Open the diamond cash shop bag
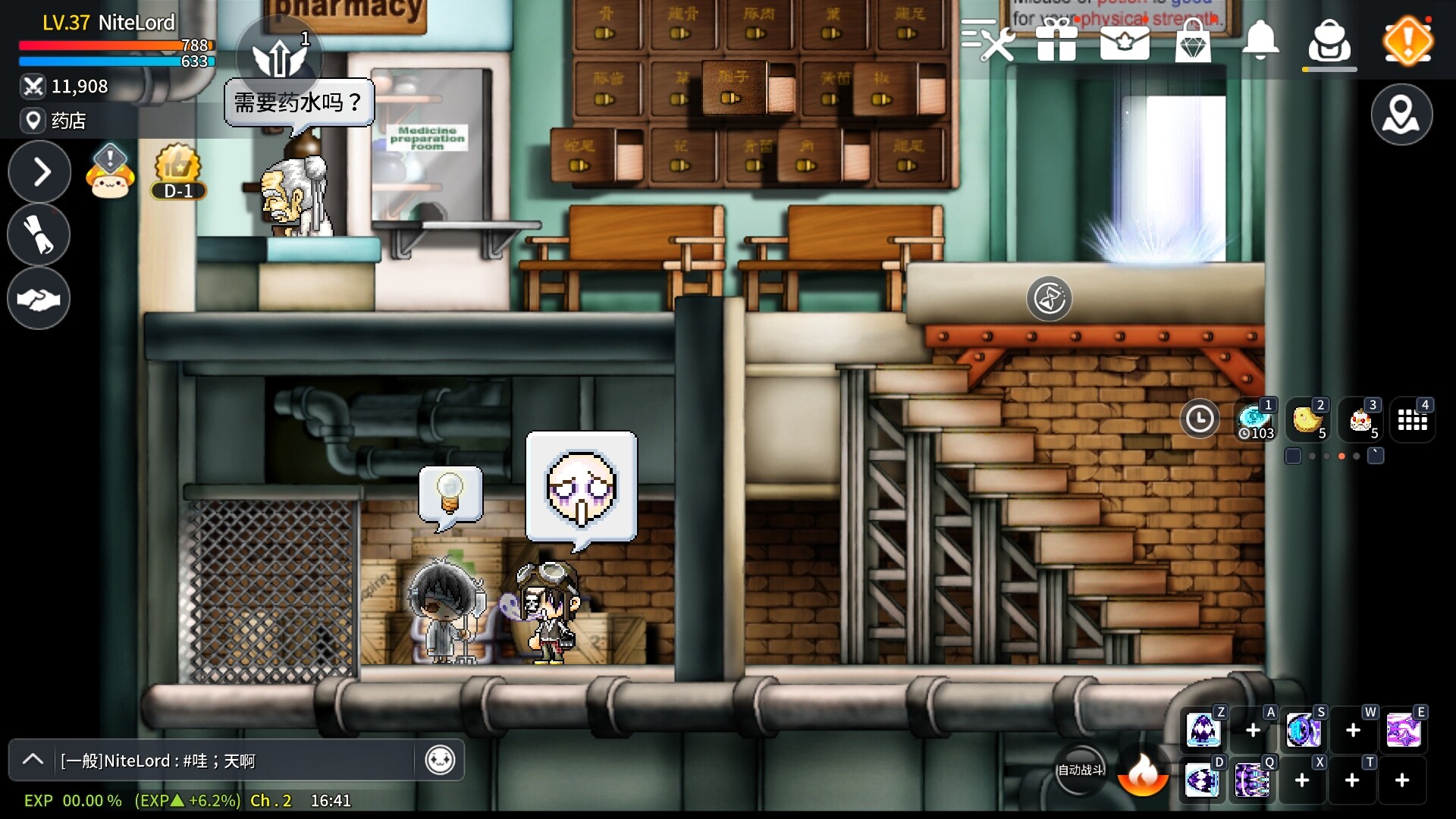1456x819 pixels. click(x=1192, y=40)
